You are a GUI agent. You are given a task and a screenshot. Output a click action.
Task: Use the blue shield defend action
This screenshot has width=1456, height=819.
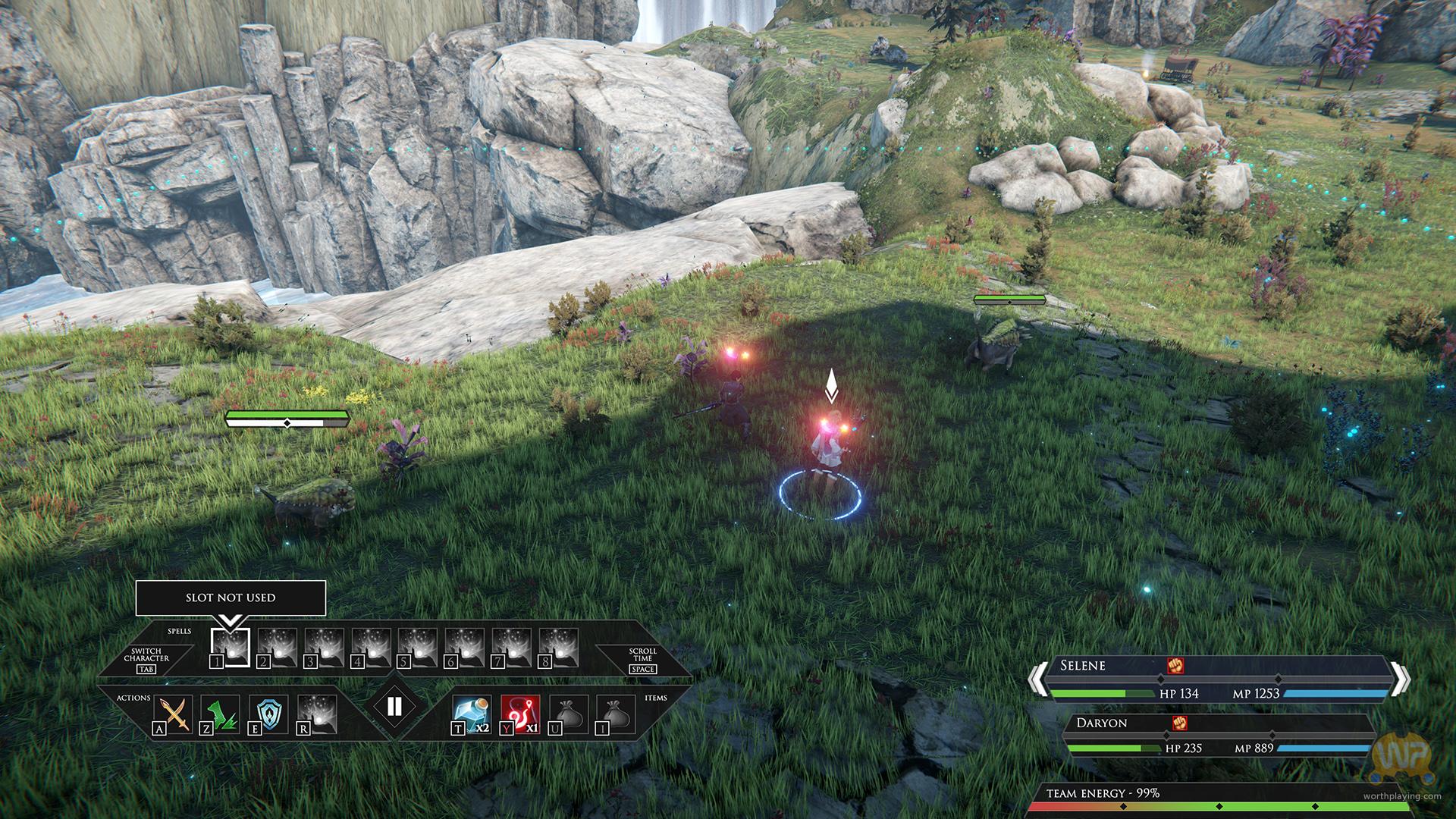tap(269, 714)
